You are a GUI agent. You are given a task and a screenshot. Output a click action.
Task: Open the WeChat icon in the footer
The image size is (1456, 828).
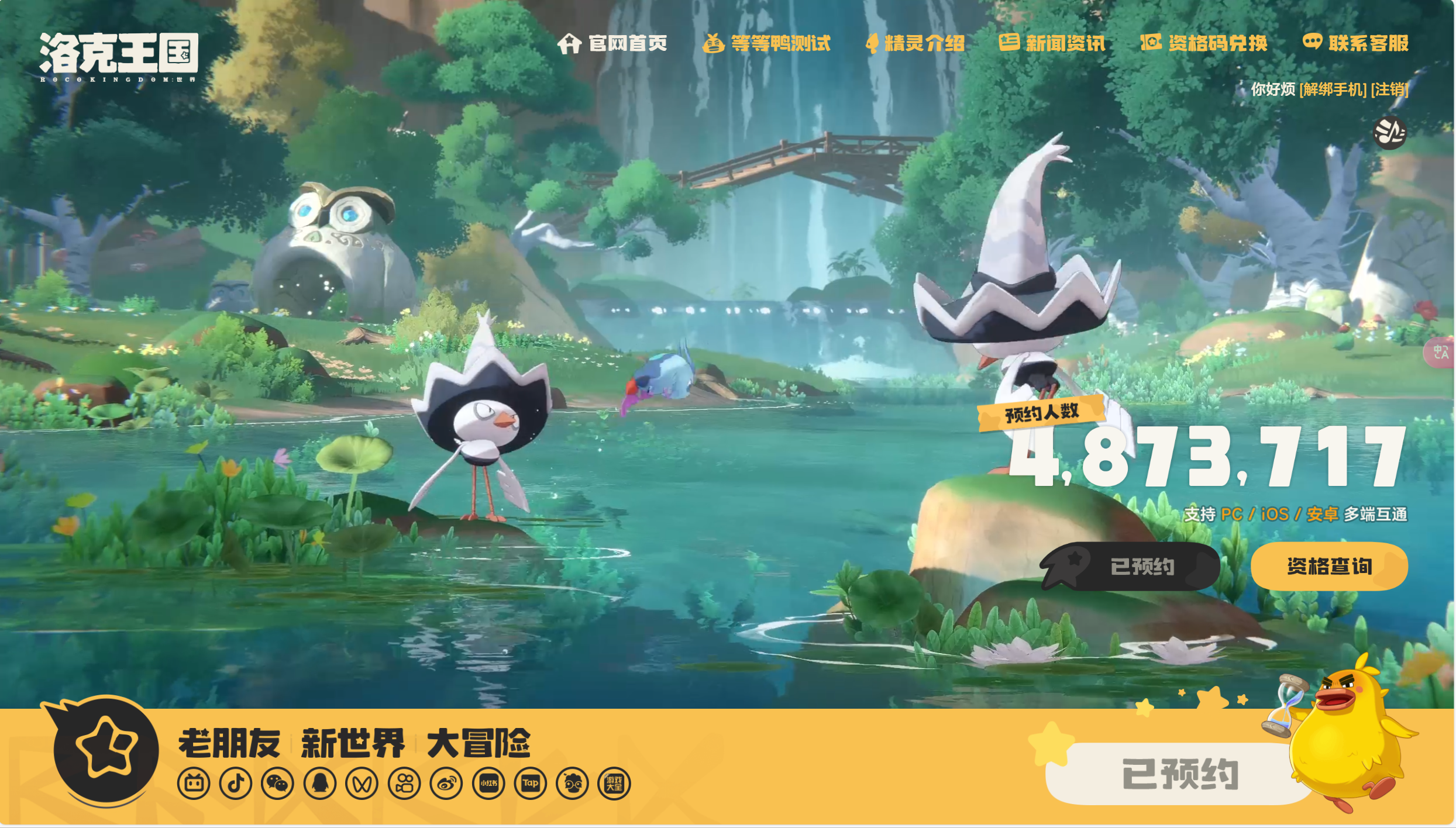coord(278,782)
